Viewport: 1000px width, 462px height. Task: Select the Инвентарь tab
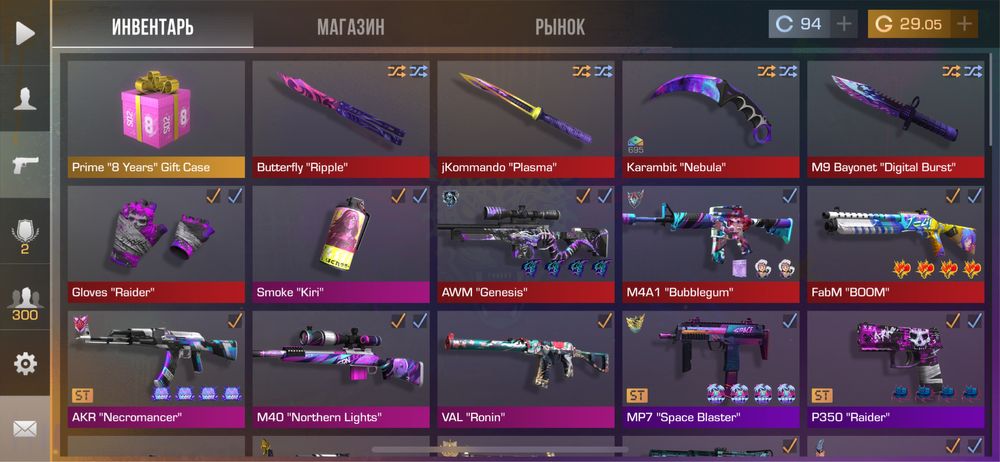pyautogui.click(x=153, y=27)
